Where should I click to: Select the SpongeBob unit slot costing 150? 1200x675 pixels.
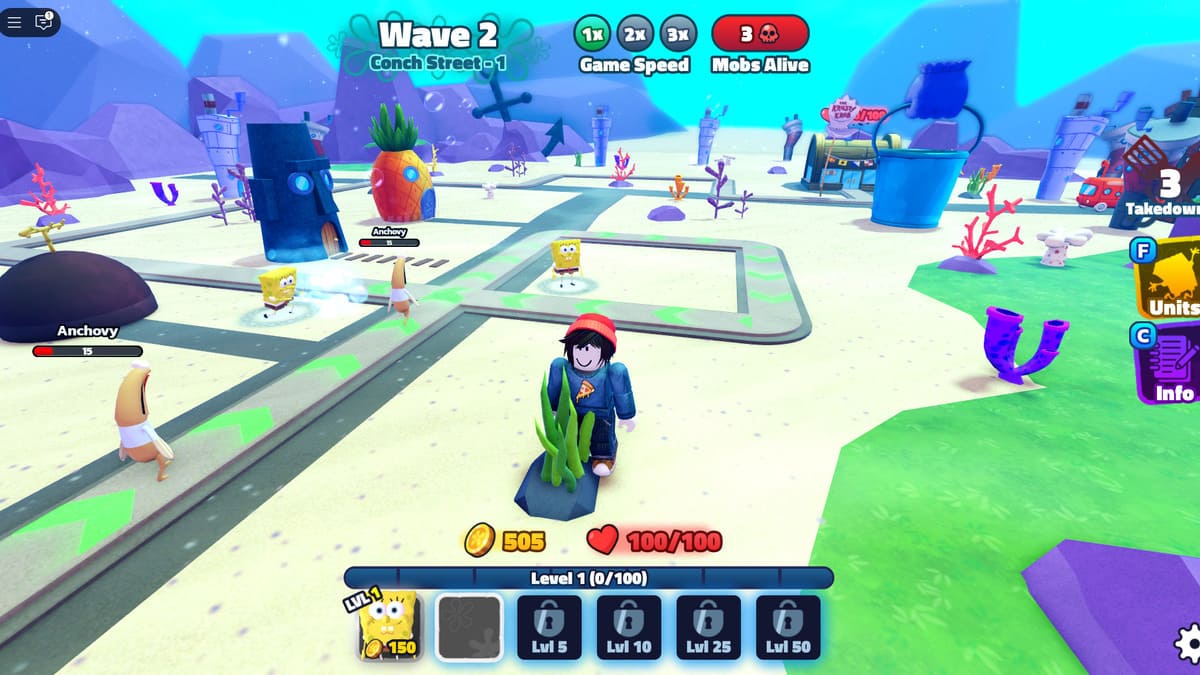pyautogui.click(x=389, y=627)
